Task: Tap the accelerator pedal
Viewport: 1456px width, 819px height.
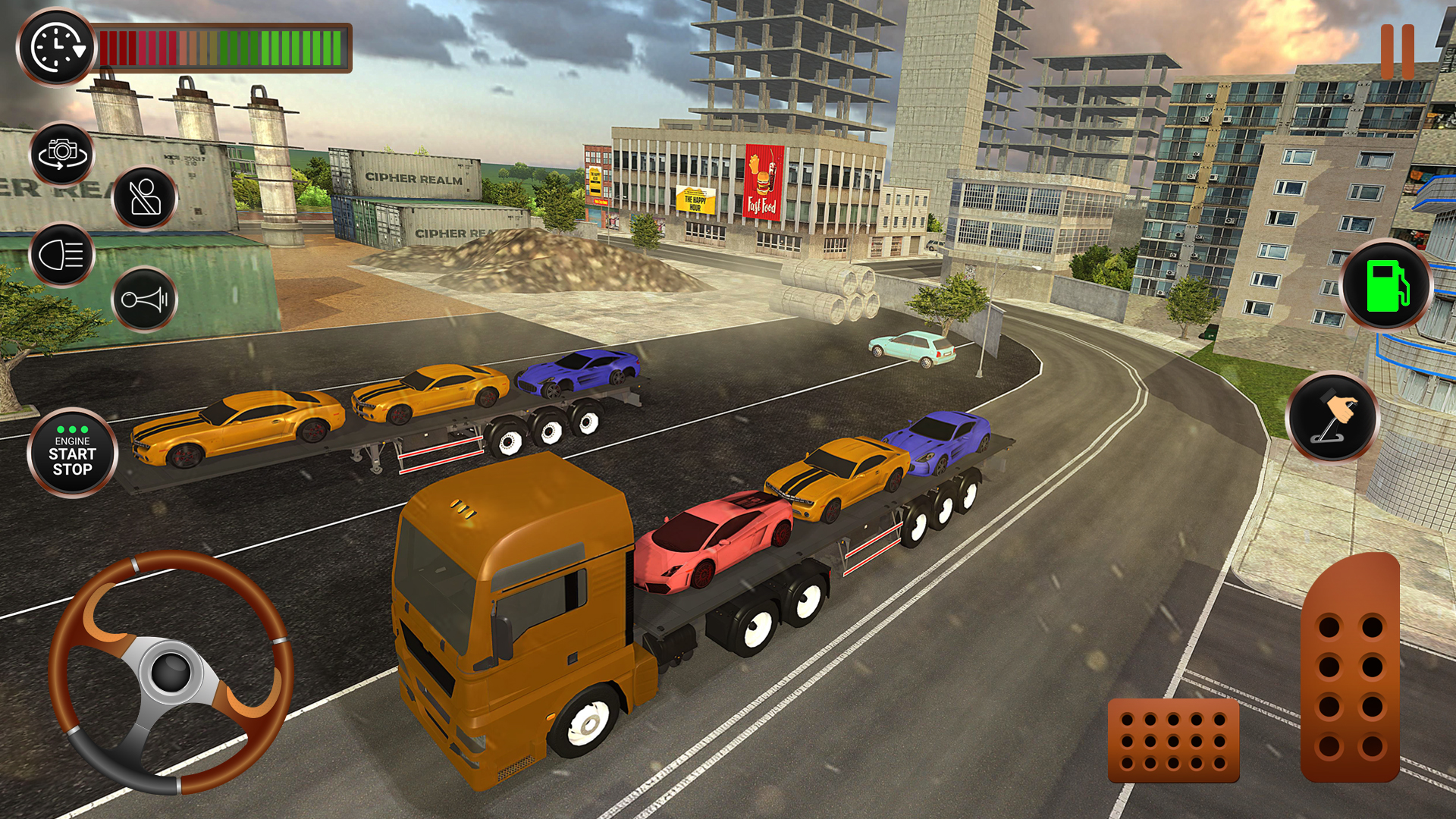Action: pyautogui.click(x=1350, y=669)
